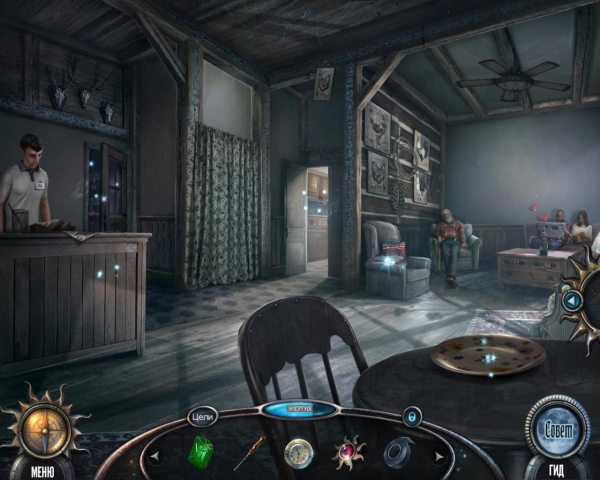Image resolution: width=600 pixels, height=480 pixels.
Task: Open the МЕНЮ menu button
Action: pyautogui.click(x=42, y=470)
